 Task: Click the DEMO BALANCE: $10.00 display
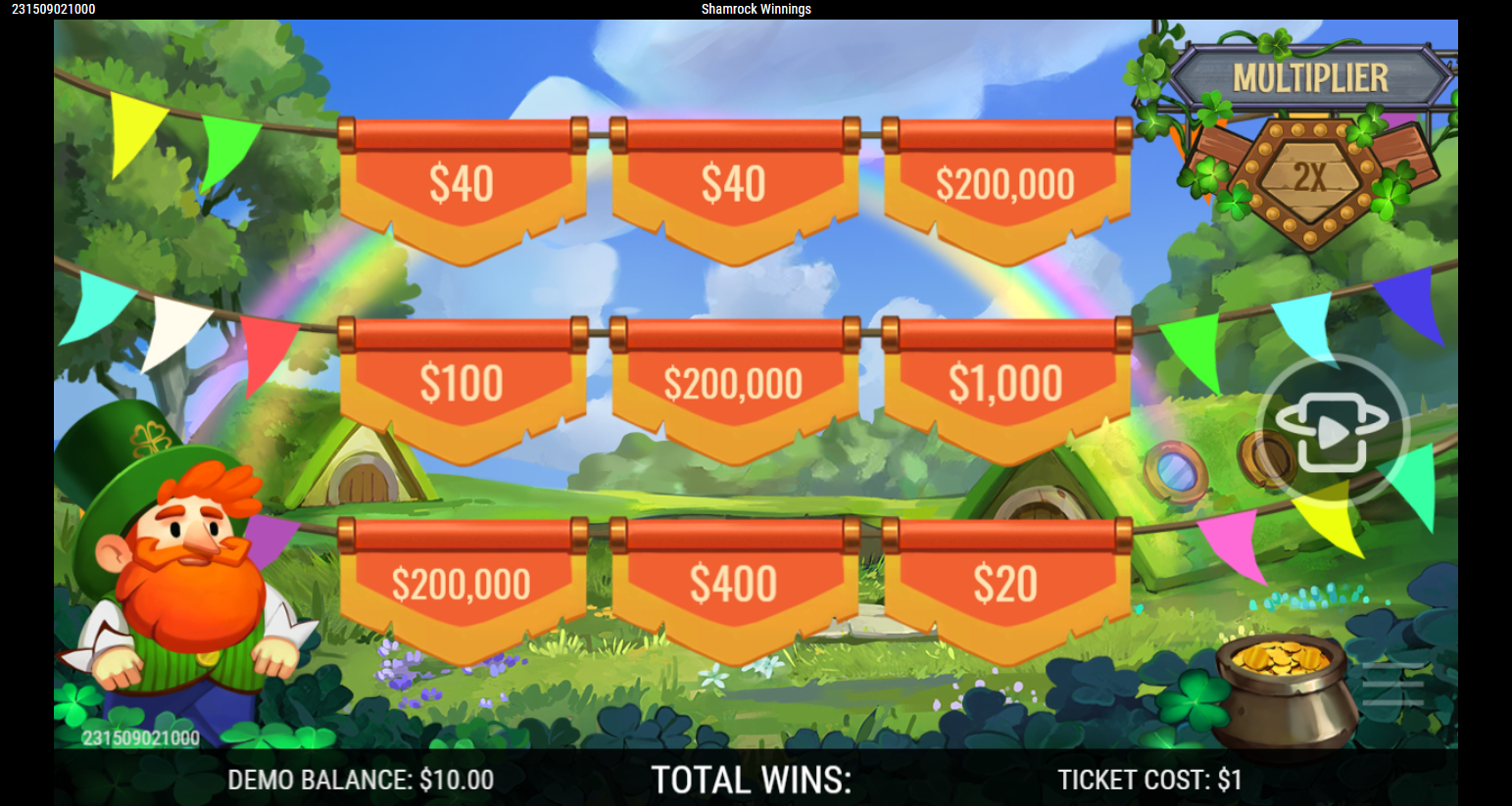coord(359,780)
